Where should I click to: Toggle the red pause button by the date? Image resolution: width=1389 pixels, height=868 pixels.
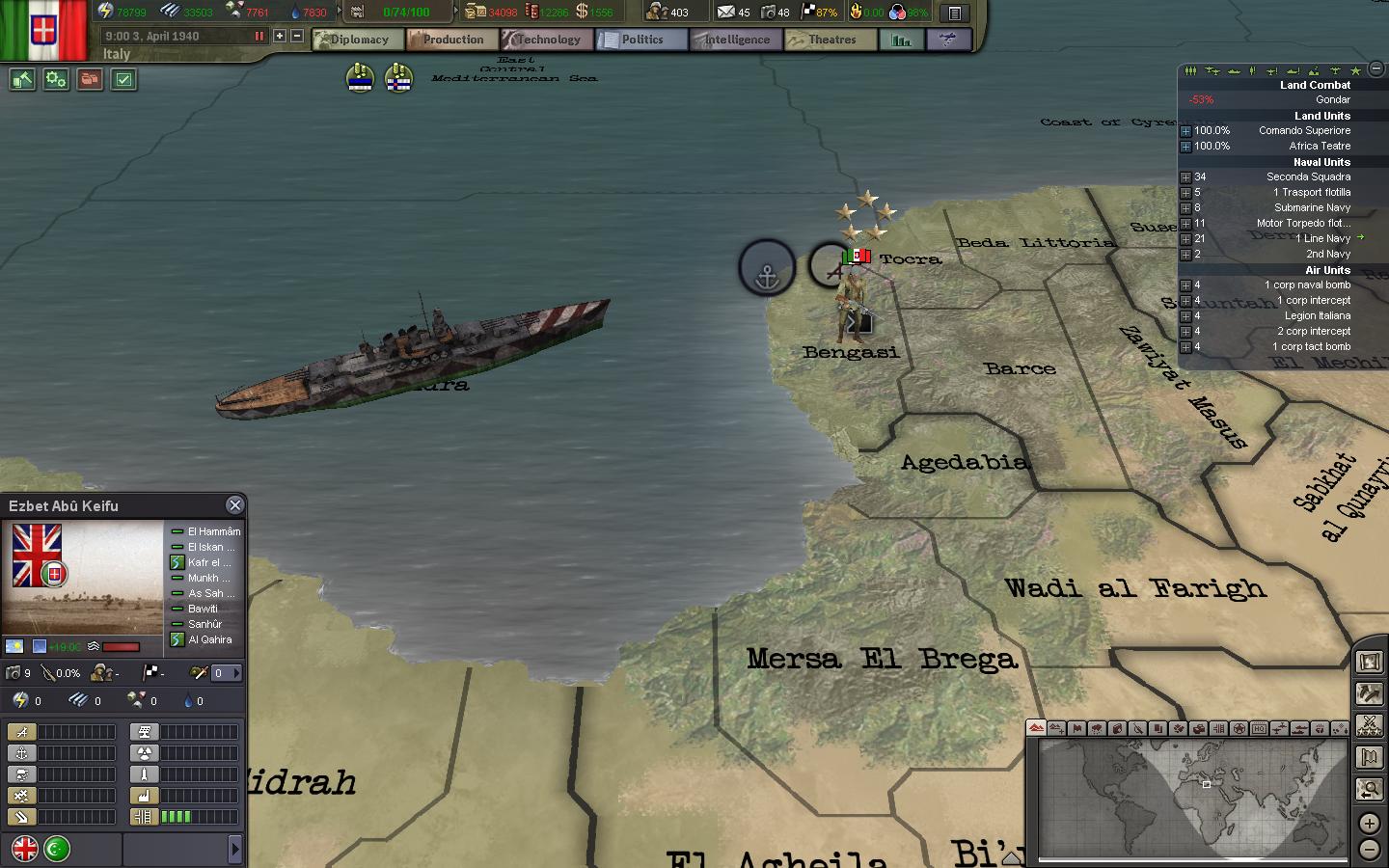point(259,36)
